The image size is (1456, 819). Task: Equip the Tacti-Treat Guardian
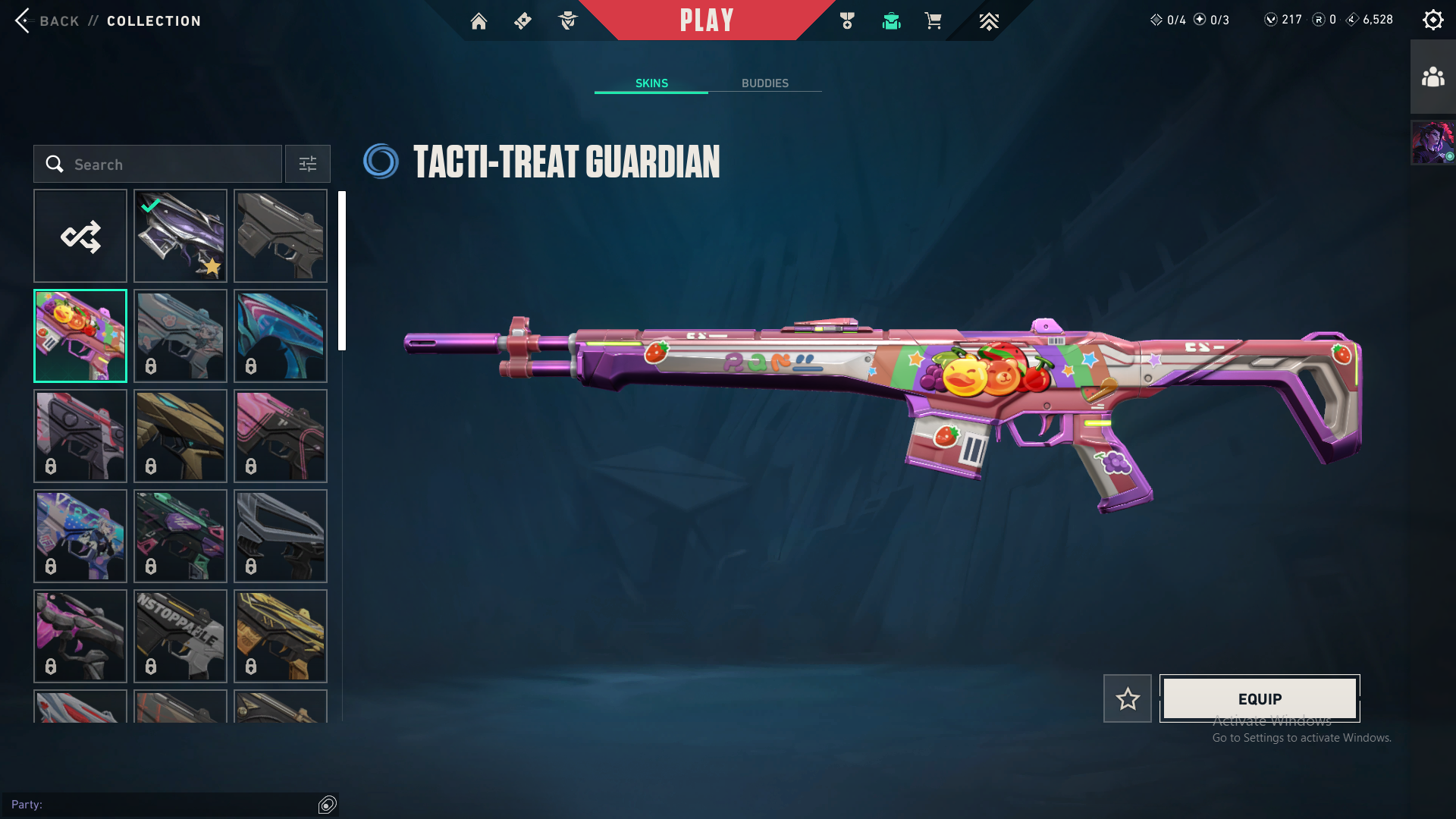coord(1260,698)
